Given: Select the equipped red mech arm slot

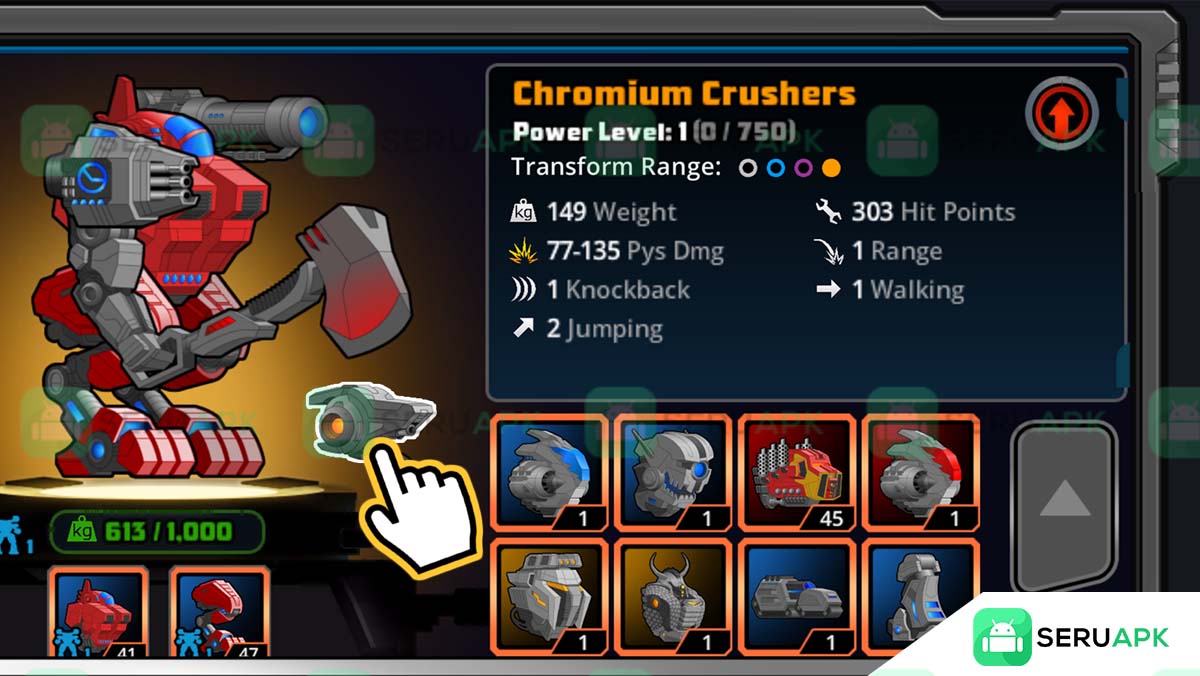Looking at the screenshot, I should 218,612.
